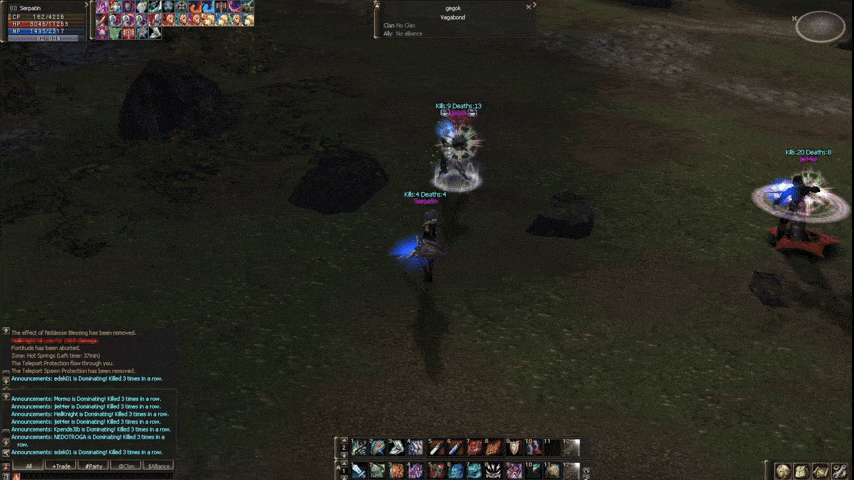Open the +Trade chat tab
Screen dimensions: 854x480
coord(62,466)
